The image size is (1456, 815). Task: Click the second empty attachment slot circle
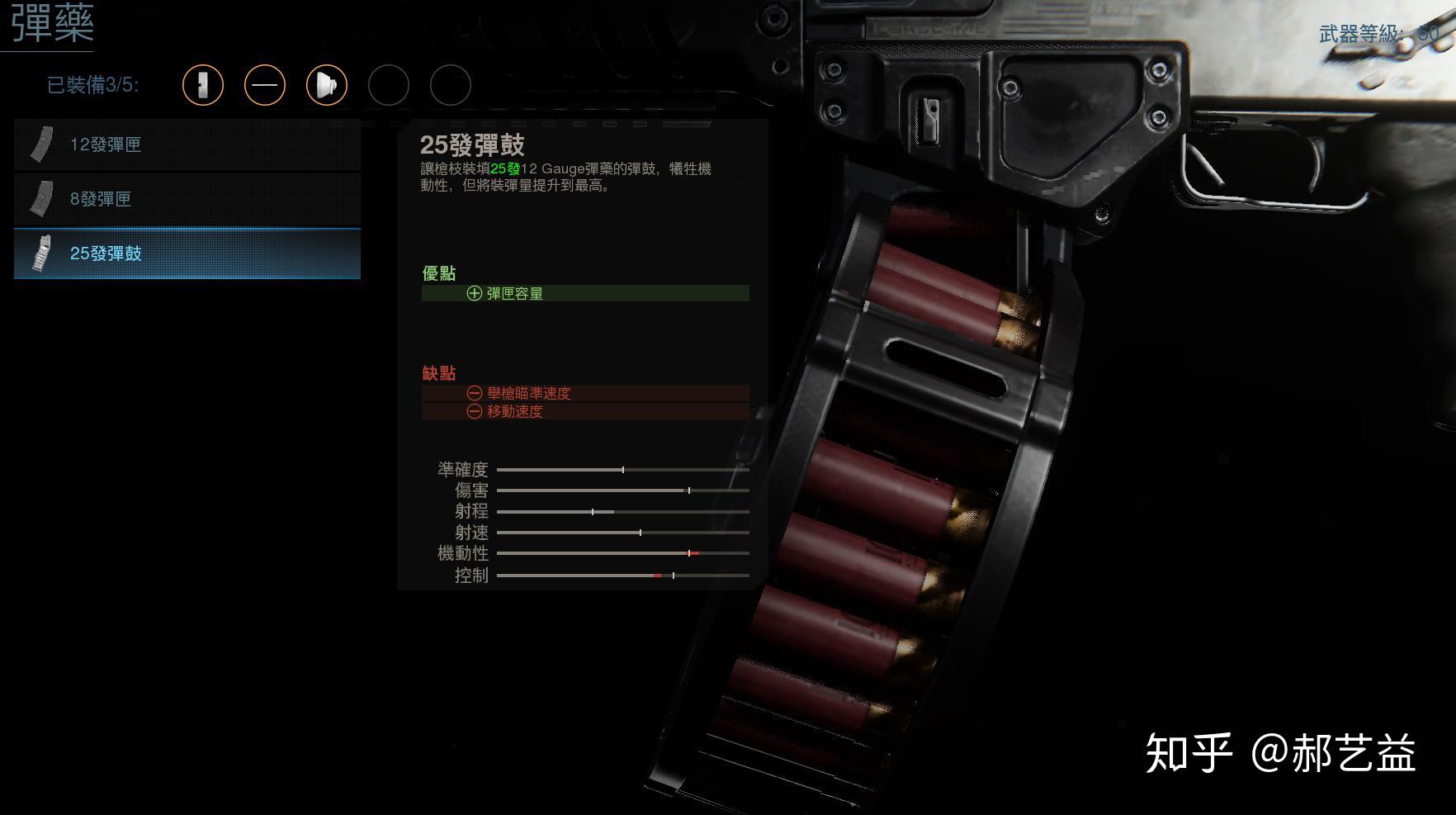click(x=451, y=85)
